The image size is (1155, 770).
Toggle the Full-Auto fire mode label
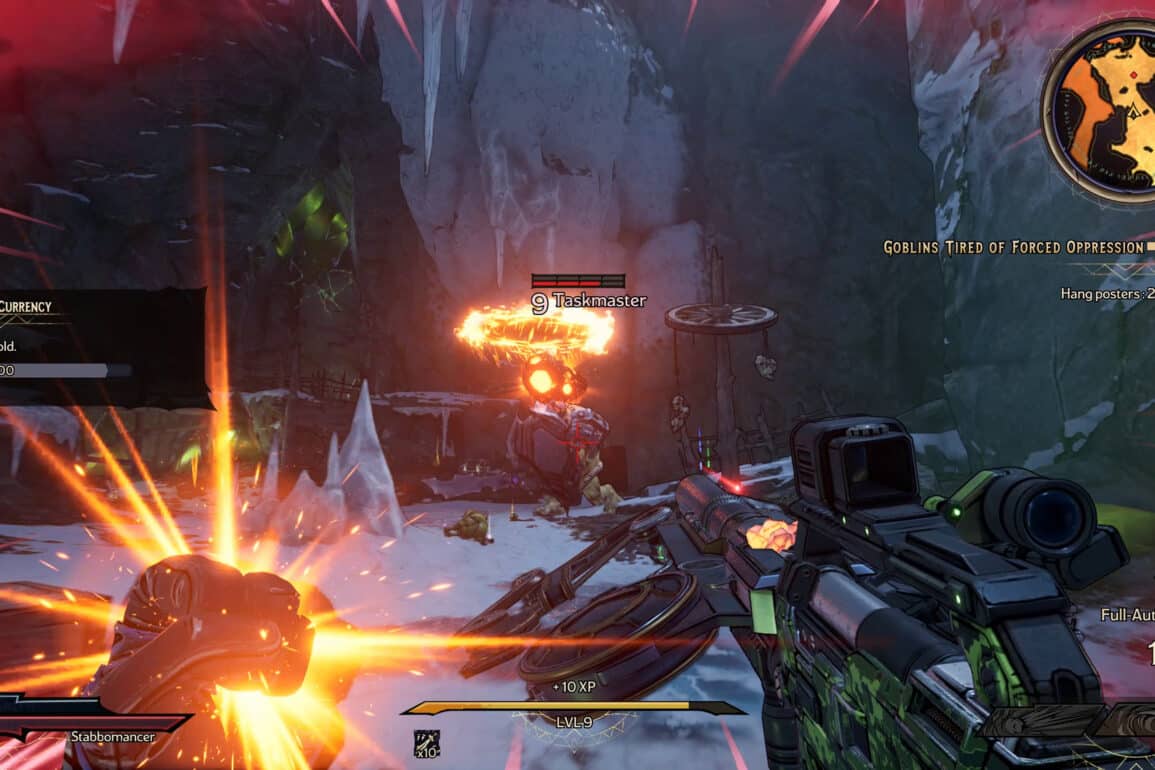[1127, 614]
